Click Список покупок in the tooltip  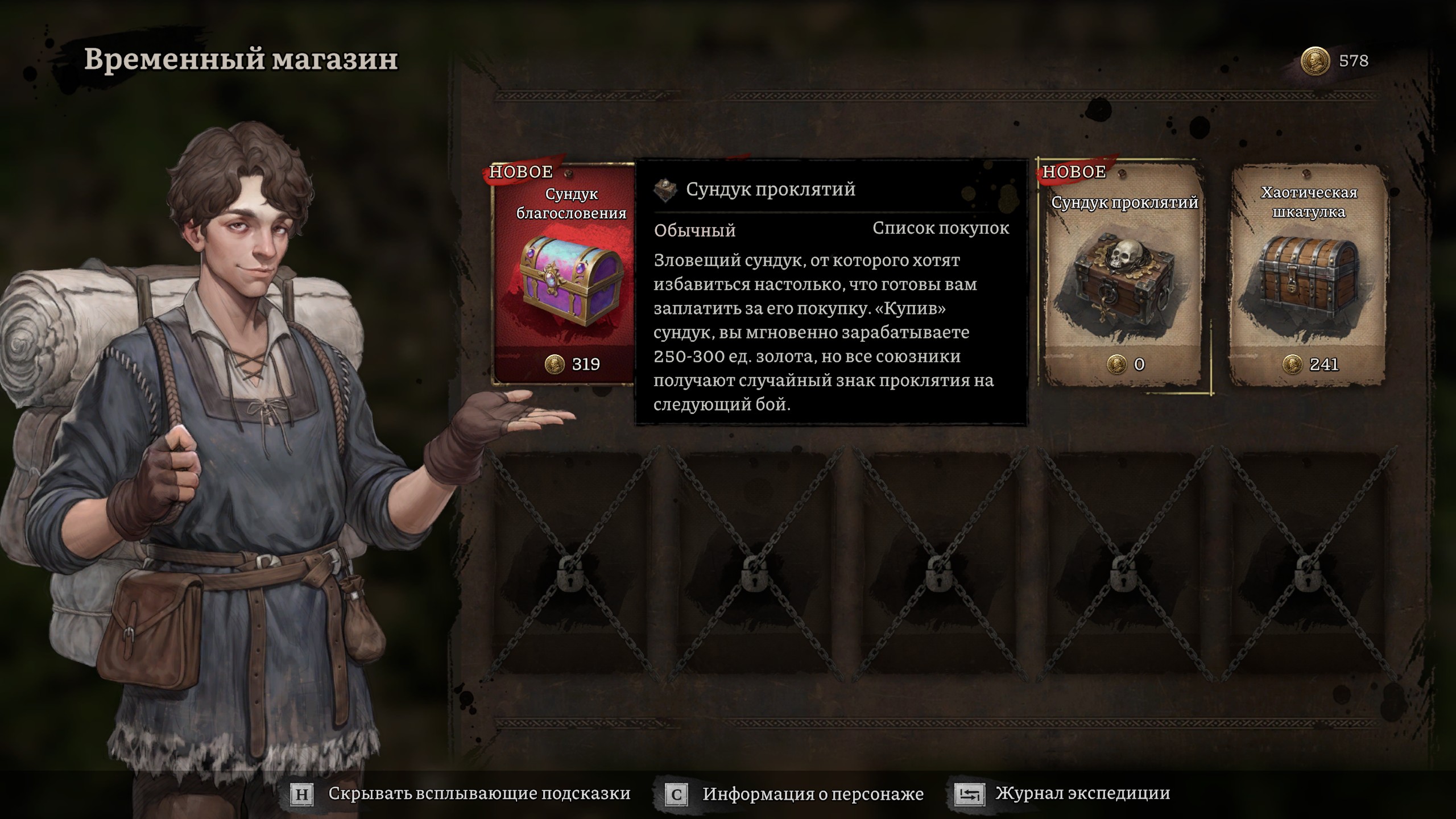pyautogui.click(x=941, y=229)
